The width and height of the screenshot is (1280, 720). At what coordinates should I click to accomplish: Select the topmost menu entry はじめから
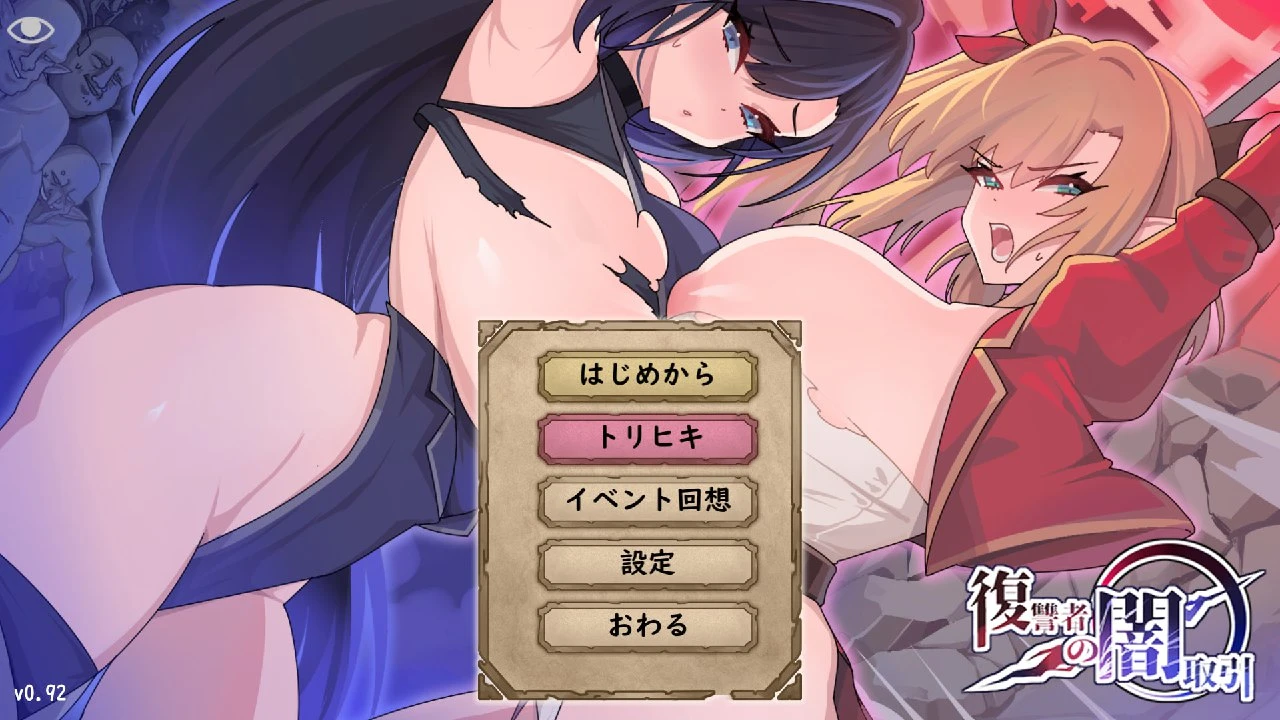tap(648, 376)
